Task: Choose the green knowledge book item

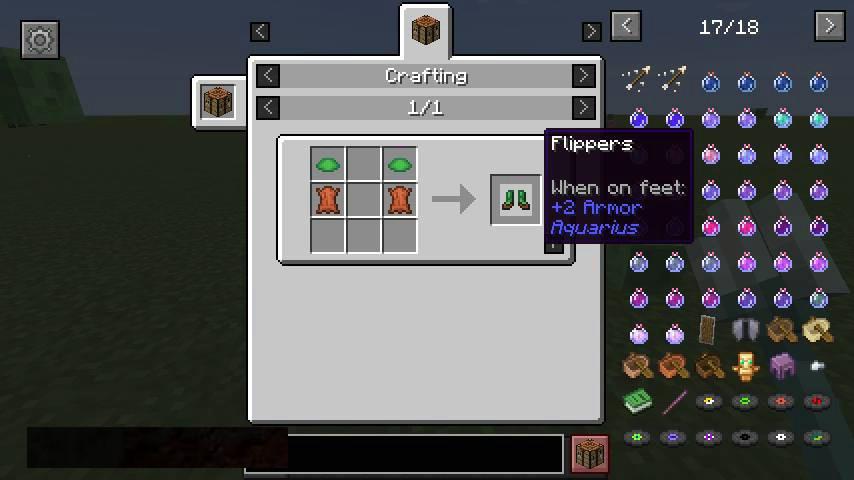Action: 638,402
